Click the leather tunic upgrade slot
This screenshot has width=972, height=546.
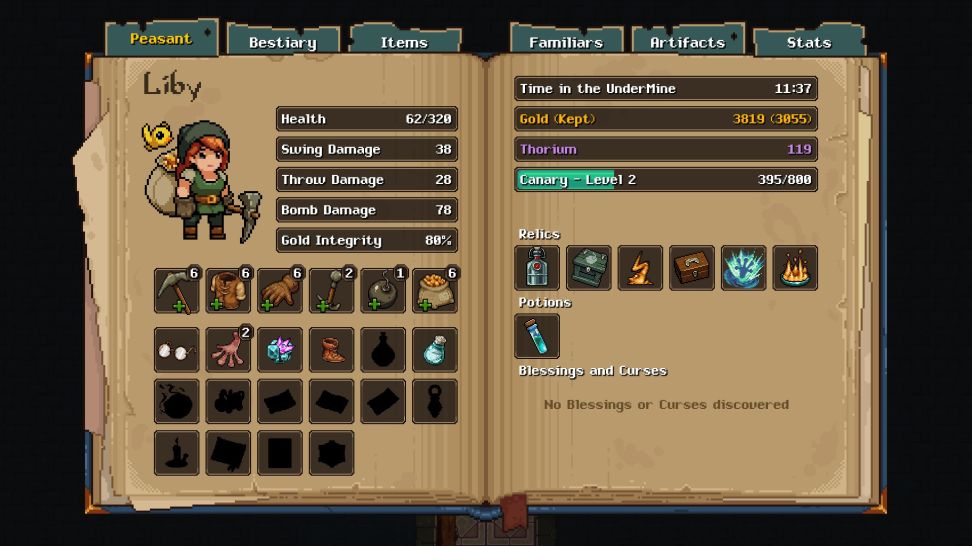pos(229,291)
